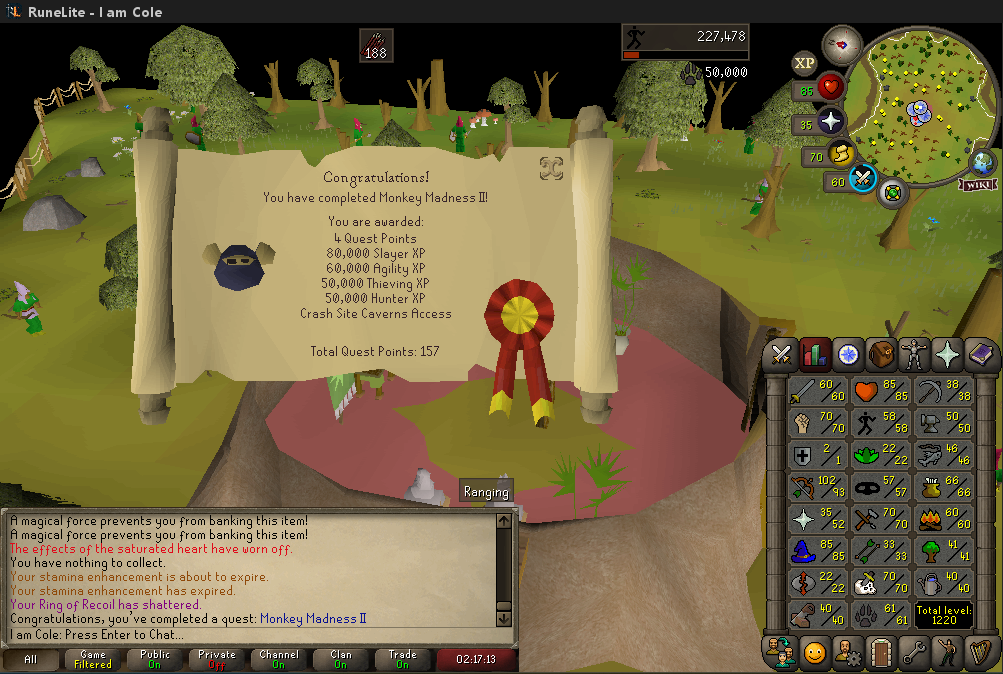
Task: Select the Trade chat tab
Action: pyautogui.click(x=402, y=660)
